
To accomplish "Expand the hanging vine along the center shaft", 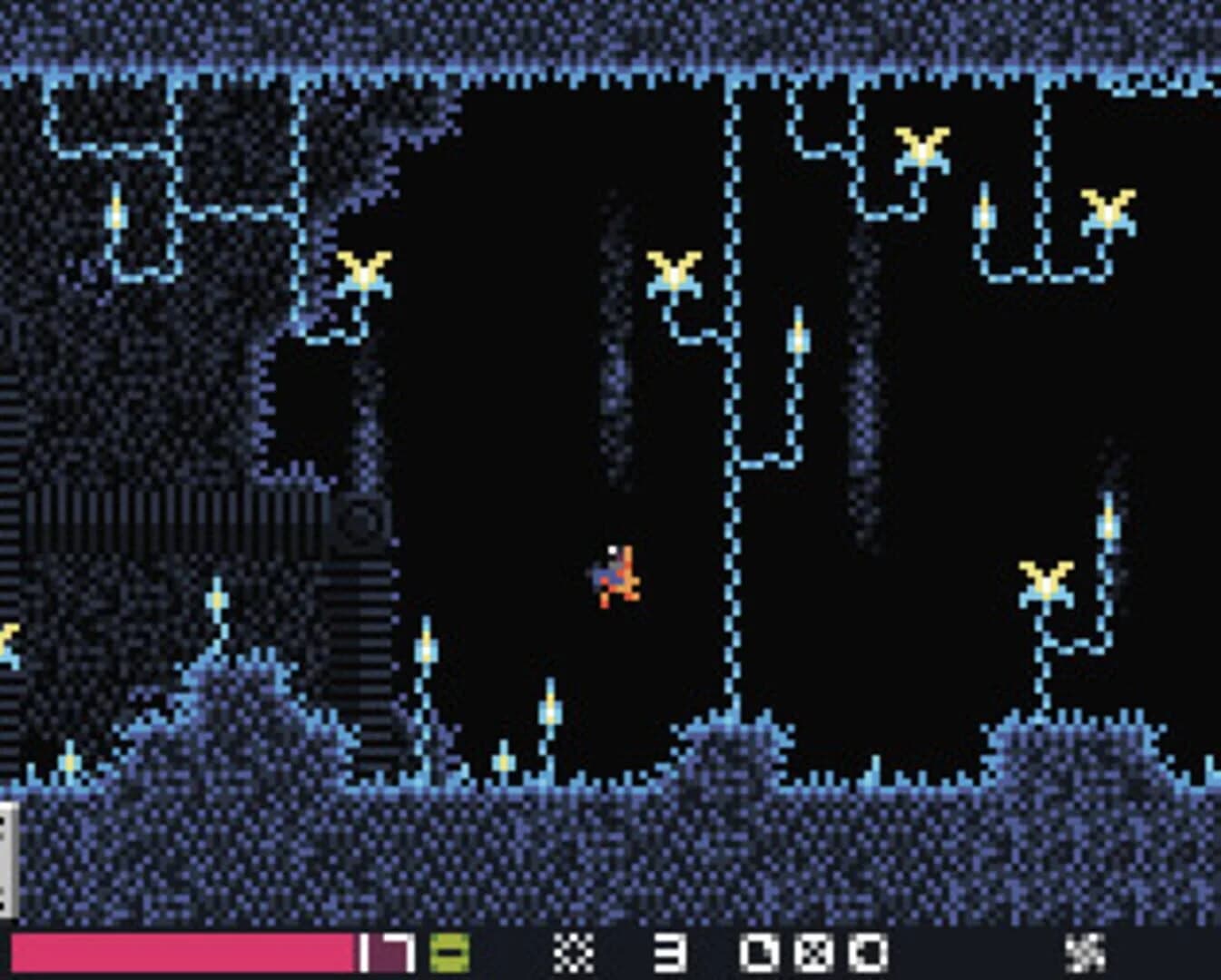I will click(732, 408).
